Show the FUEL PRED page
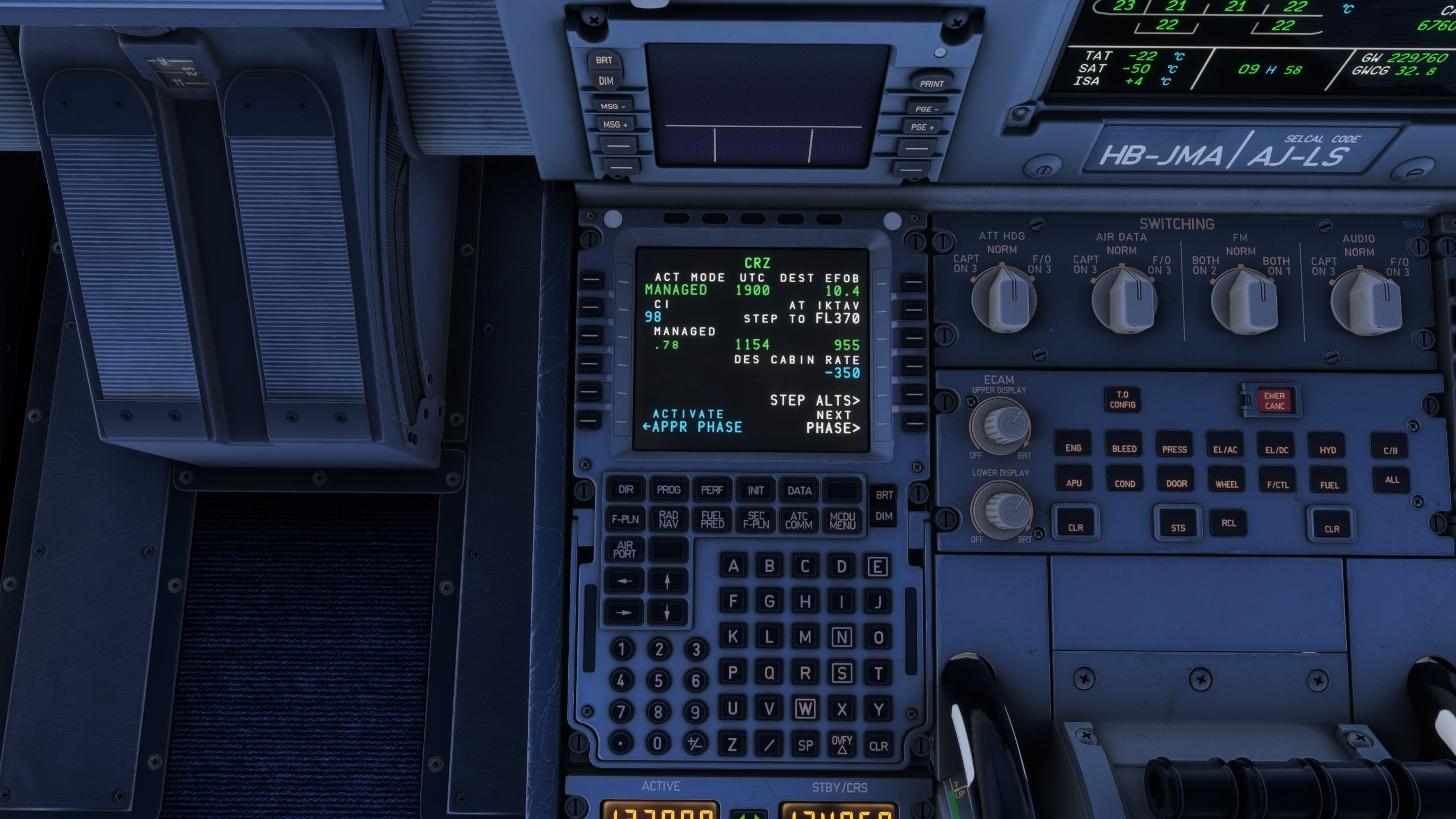 pos(712,520)
